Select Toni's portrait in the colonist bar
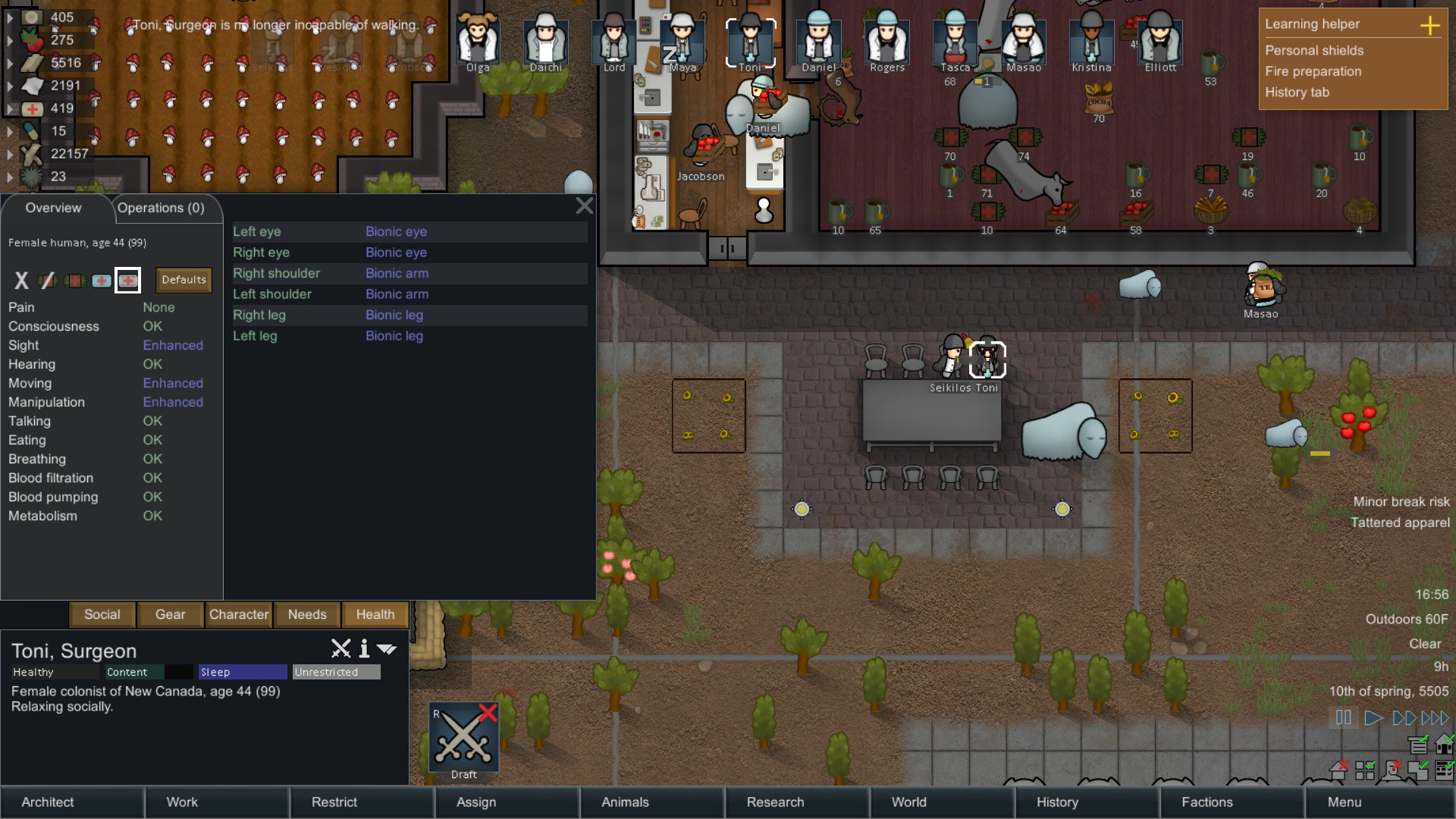The width and height of the screenshot is (1456, 819). pos(752,42)
